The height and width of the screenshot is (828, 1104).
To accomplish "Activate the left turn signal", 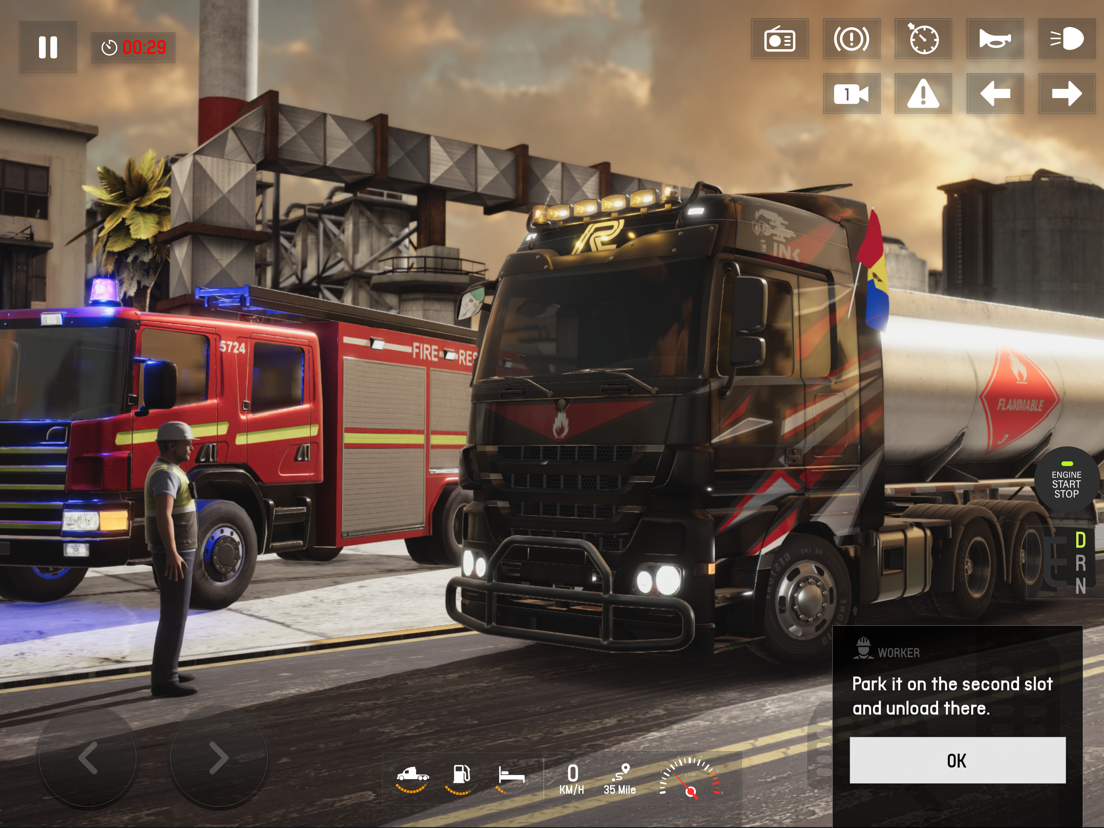I will (995, 94).
